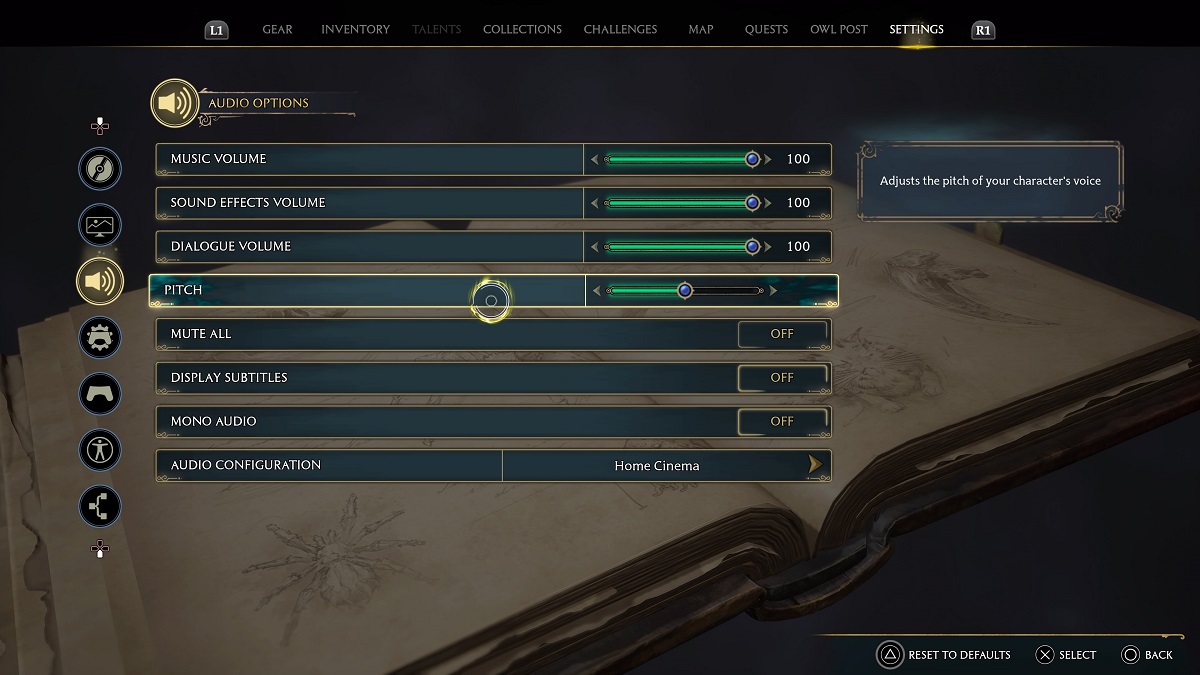Turn on Display Subtitles
Viewport: 1200px width, 675px height.
(x=782, y=378)
